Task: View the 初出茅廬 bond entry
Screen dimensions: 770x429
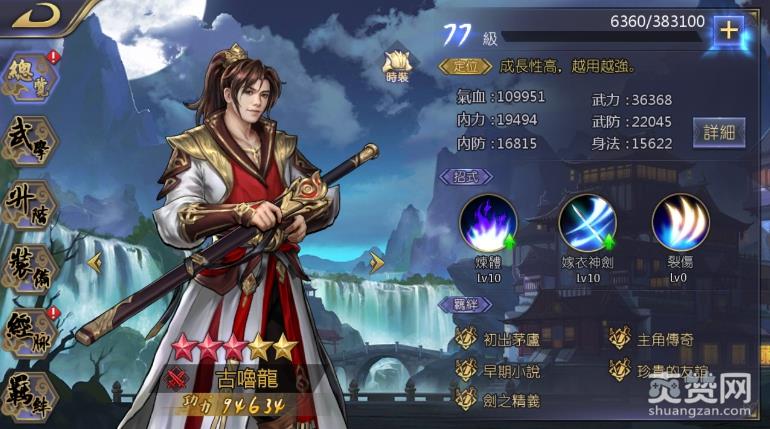Action: click(500, 339)
